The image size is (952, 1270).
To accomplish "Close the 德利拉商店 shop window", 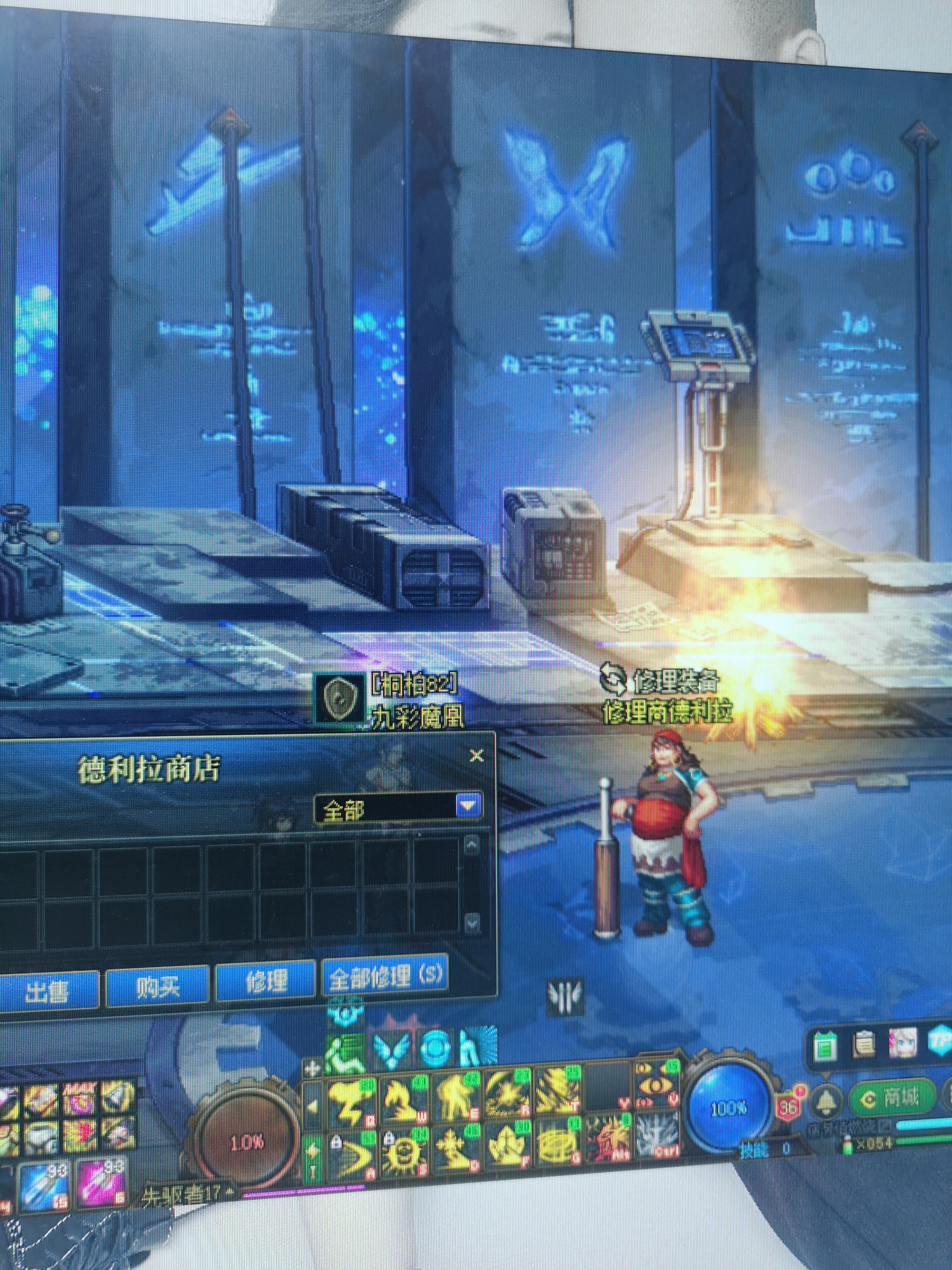I will point(476,755).
